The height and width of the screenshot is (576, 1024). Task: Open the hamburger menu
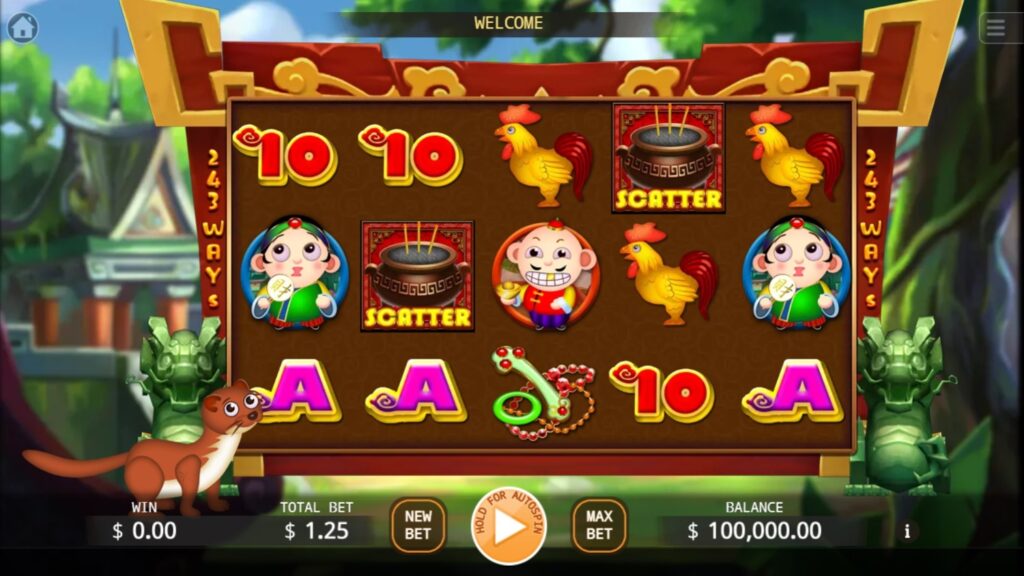tap(997, 28)
